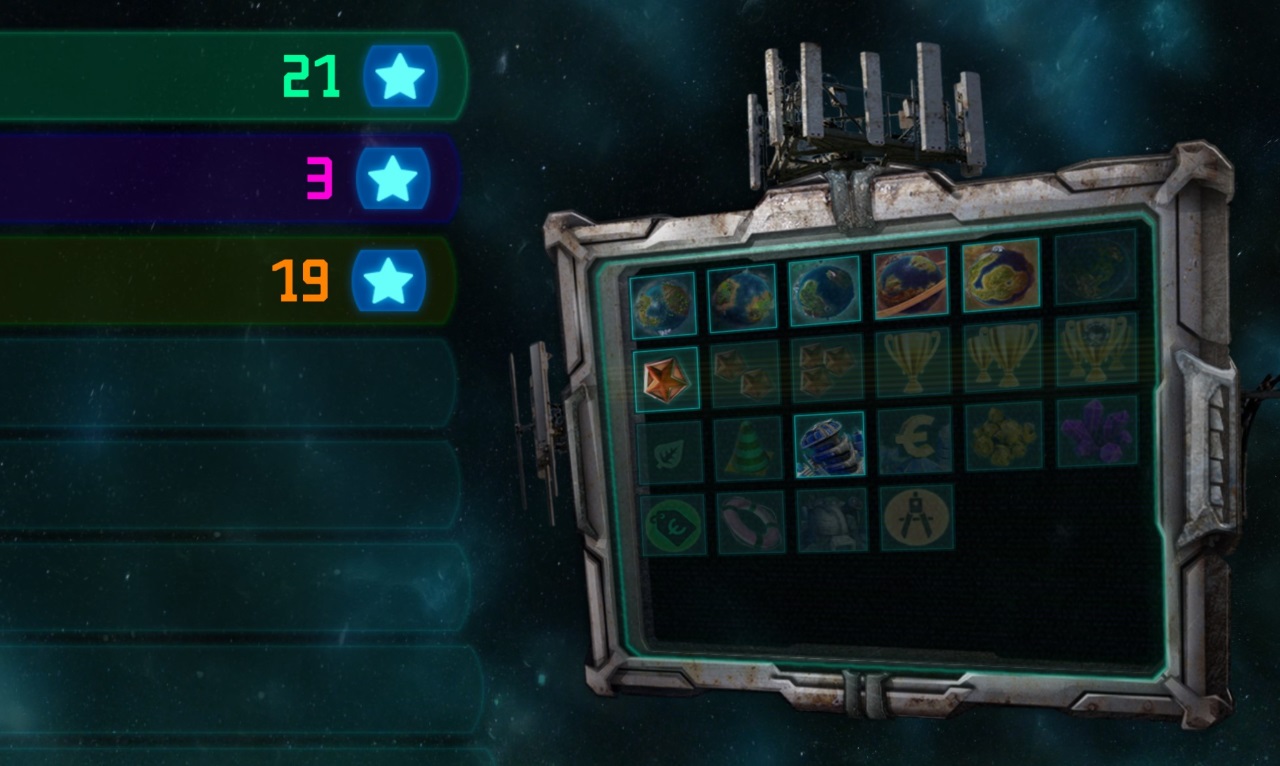1280x766 pixels.
Task: Select the euro coin achievement tile
Action: (914, 440)
